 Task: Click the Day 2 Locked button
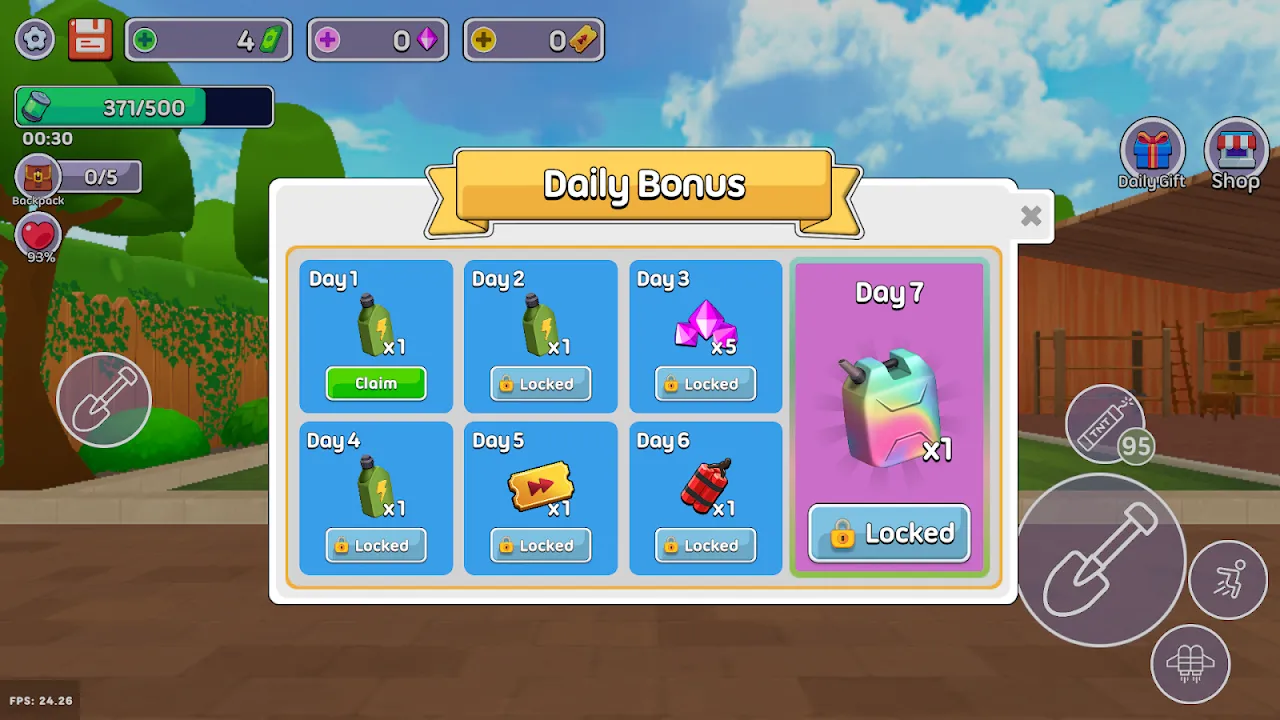(541, 384)
